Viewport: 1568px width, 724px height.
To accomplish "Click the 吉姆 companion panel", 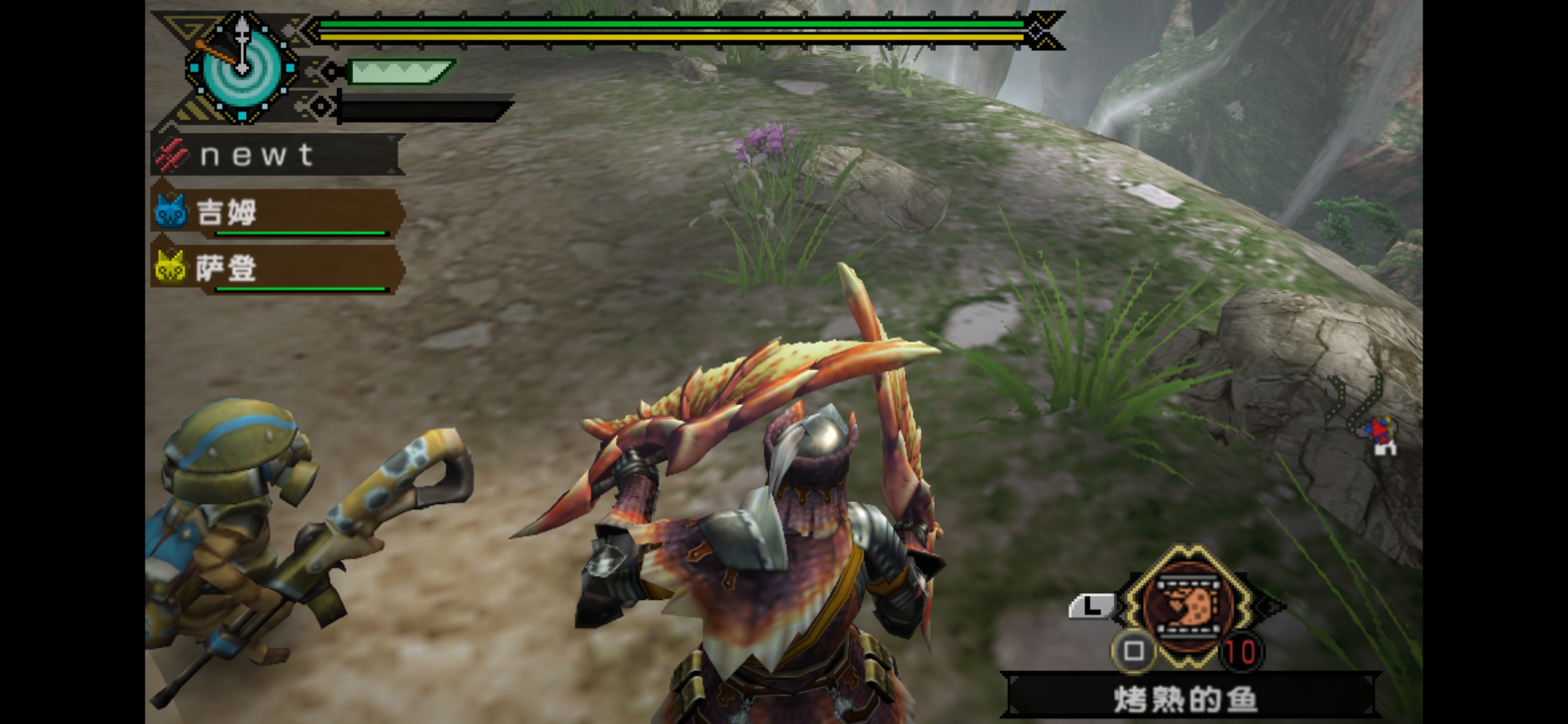I will click(x=277, y=213).
